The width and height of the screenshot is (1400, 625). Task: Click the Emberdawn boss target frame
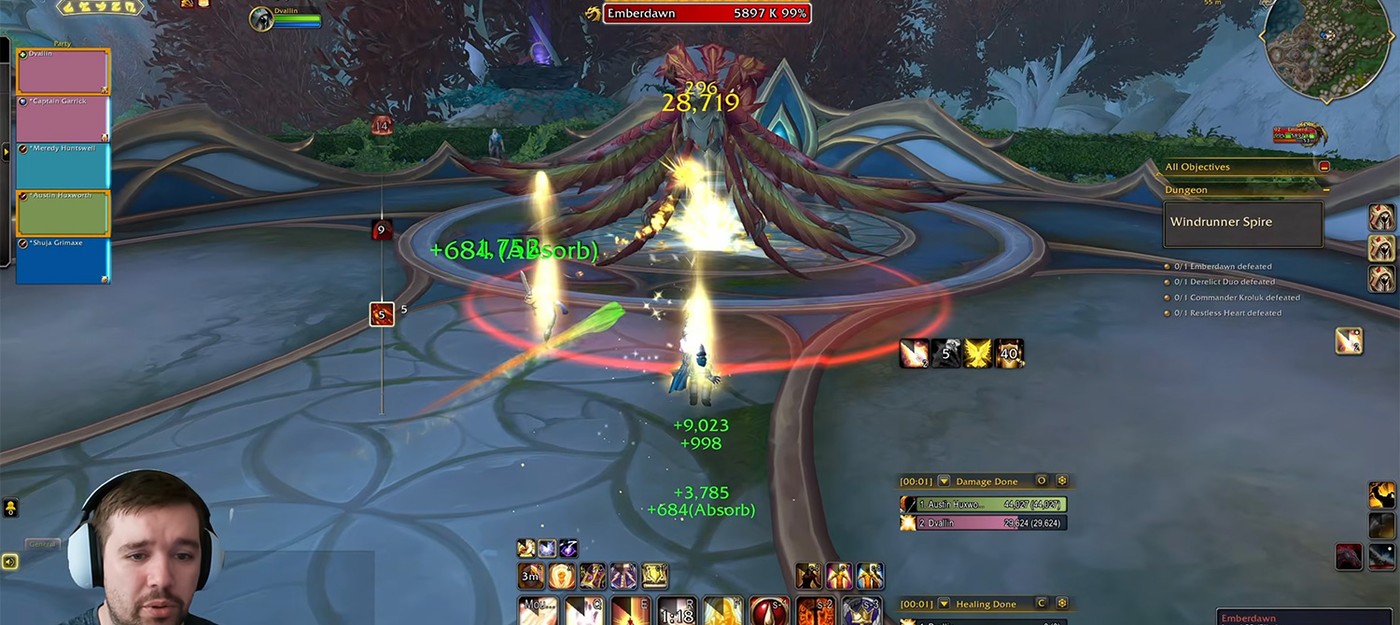pos(706,13)
